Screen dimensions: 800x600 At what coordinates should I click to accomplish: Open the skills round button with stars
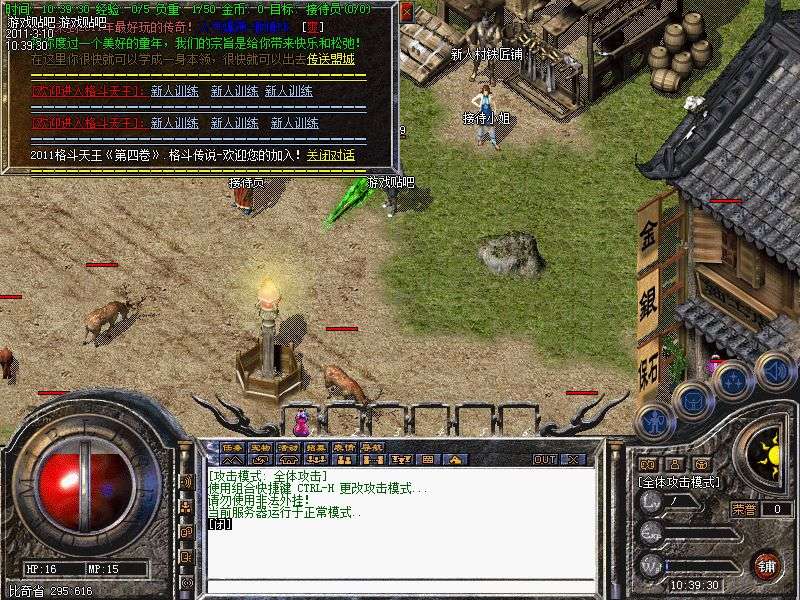pos(733,382)
